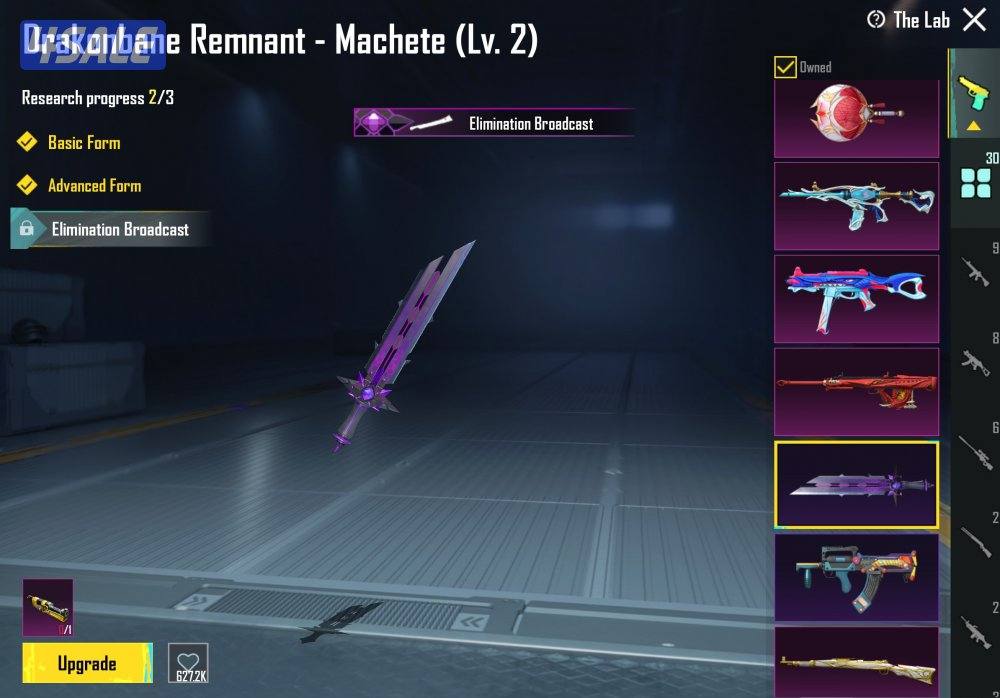Viewport: 1000px width, 698px height.
Task: Select the red sniper rifle skin
Action: coord(856,390)
